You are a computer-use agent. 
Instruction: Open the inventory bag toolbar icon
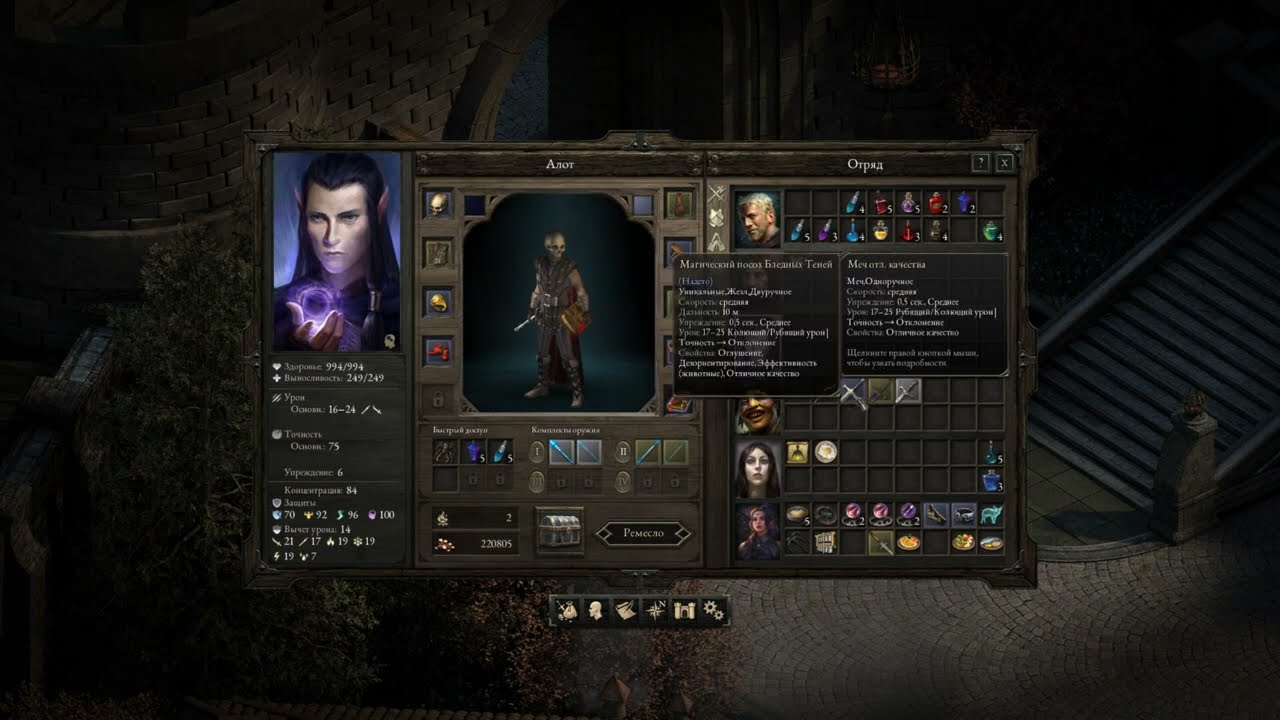567,610
